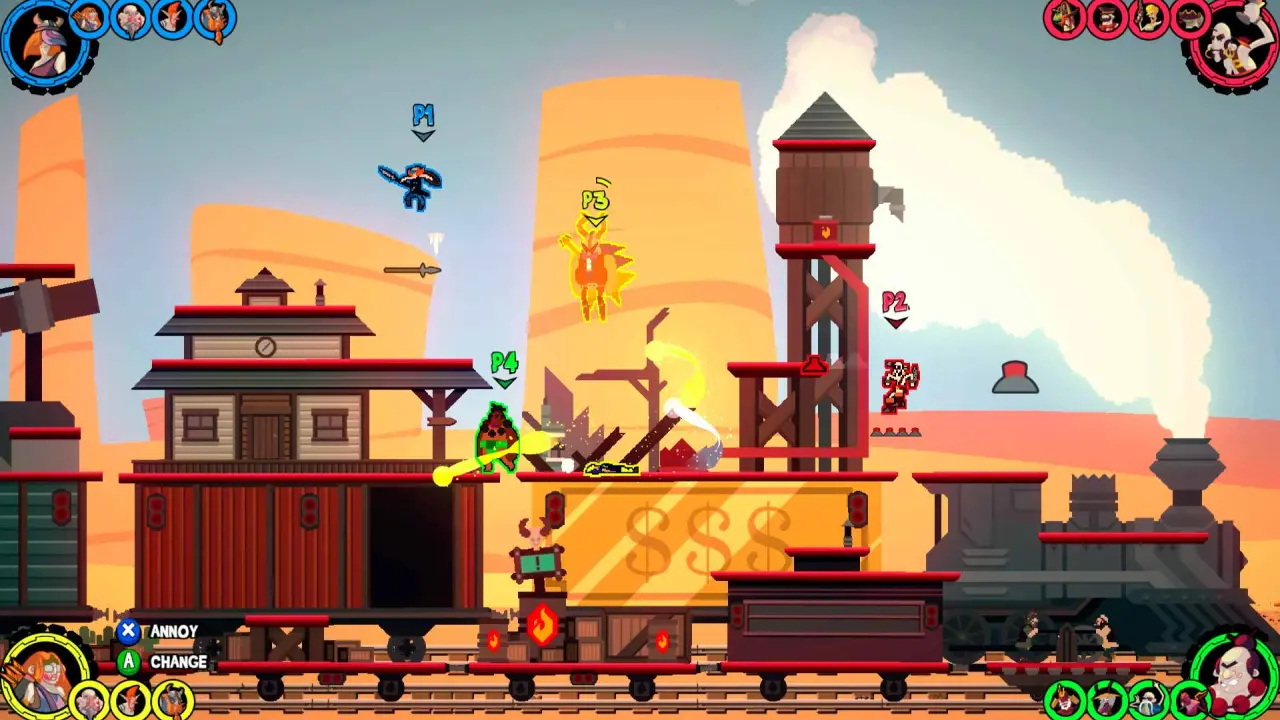This screenshot has width=1280, height=720.
Task: Pick the red blonde gunslinger roster icon
Action: (x=1149, y=18)
